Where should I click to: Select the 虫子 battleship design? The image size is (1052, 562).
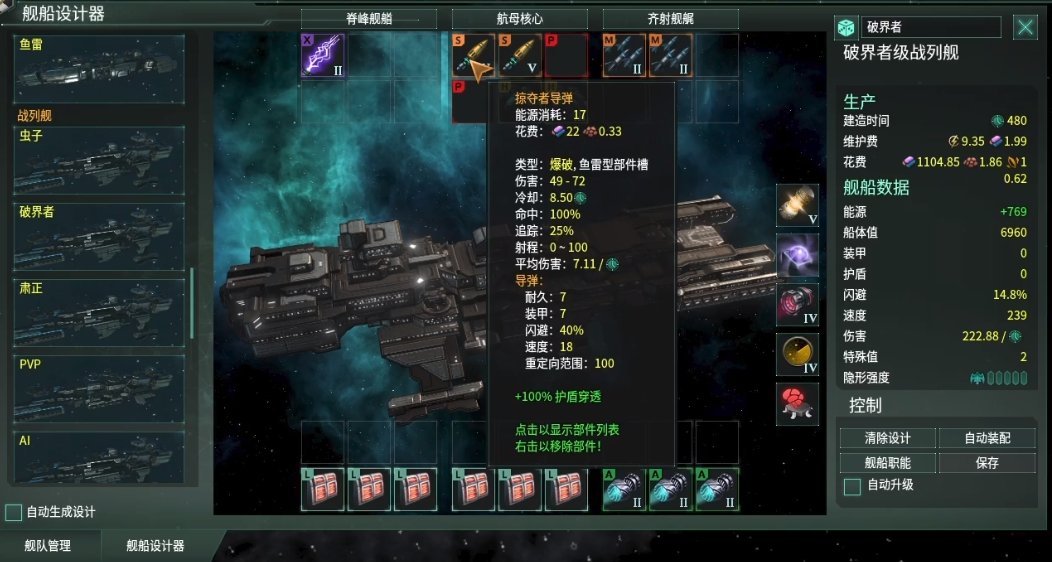[100, 160]
